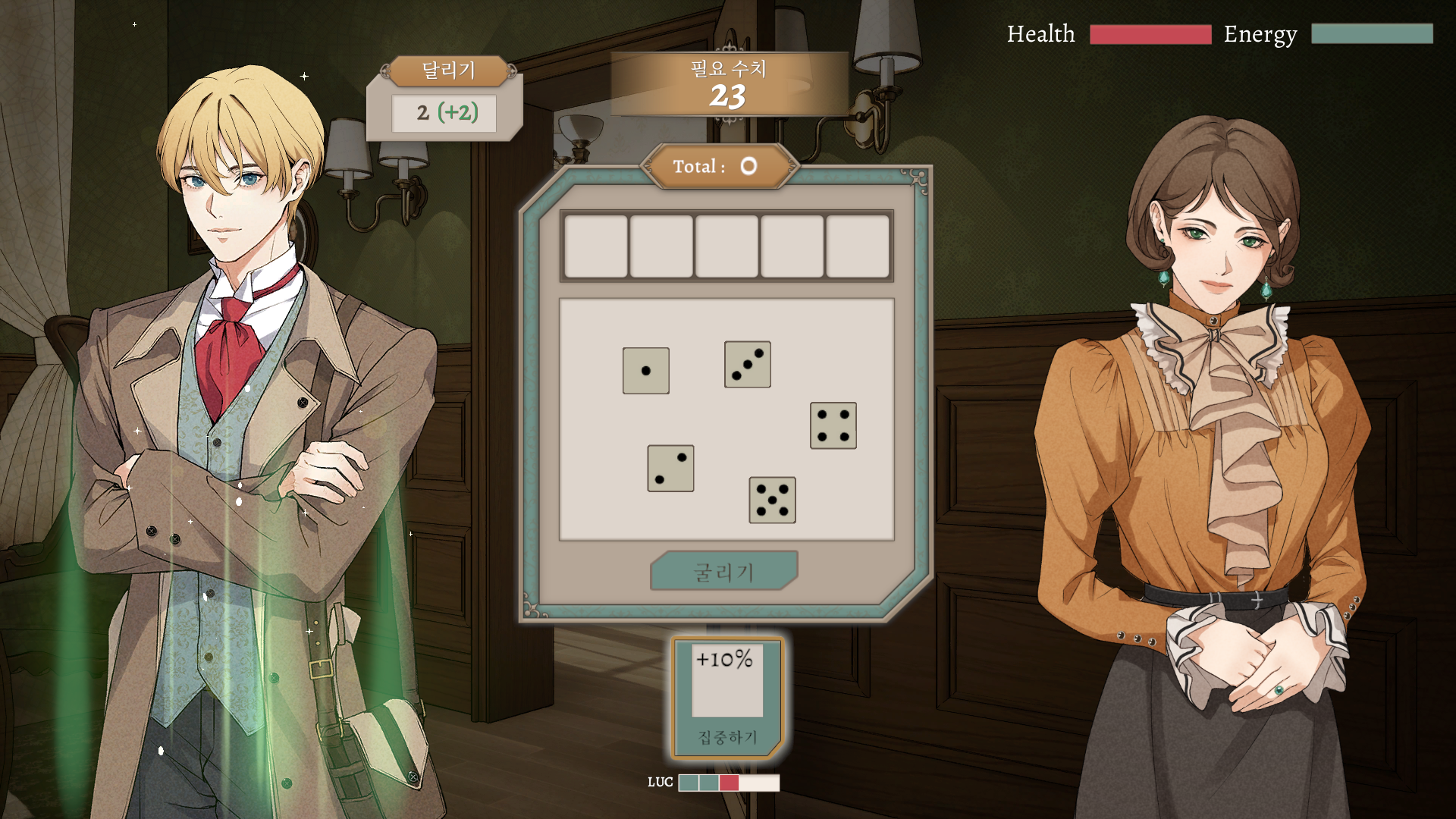Select the die showing one pip
1456x819 pixels.
coord(645,372)
